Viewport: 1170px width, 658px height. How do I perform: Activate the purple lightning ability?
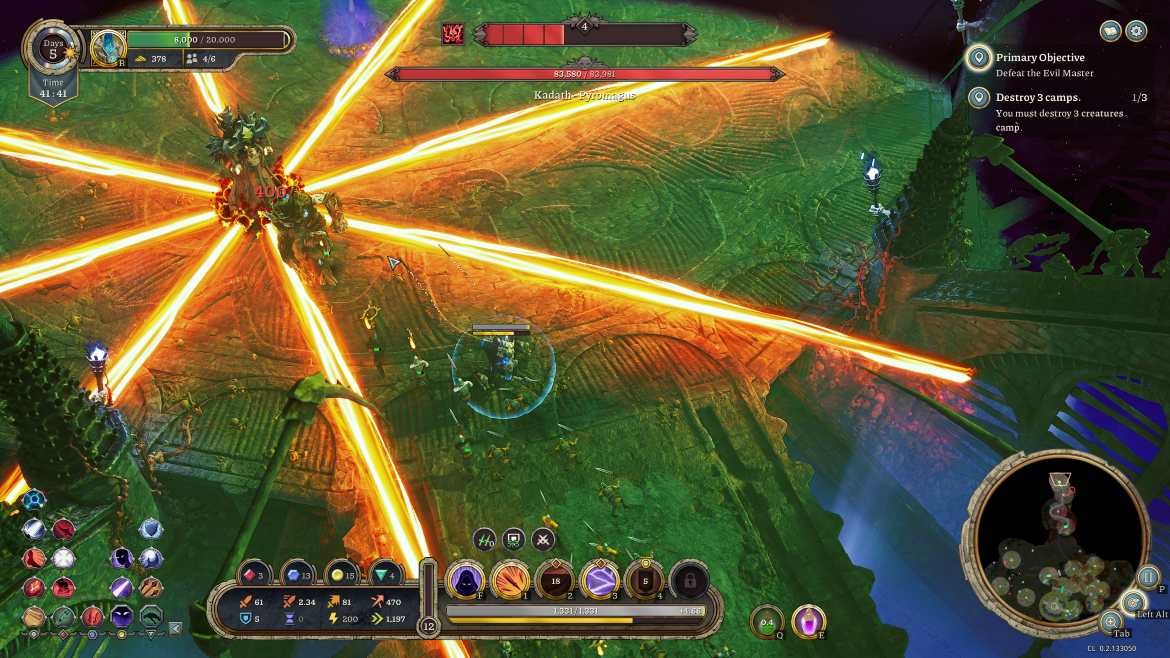600,579
